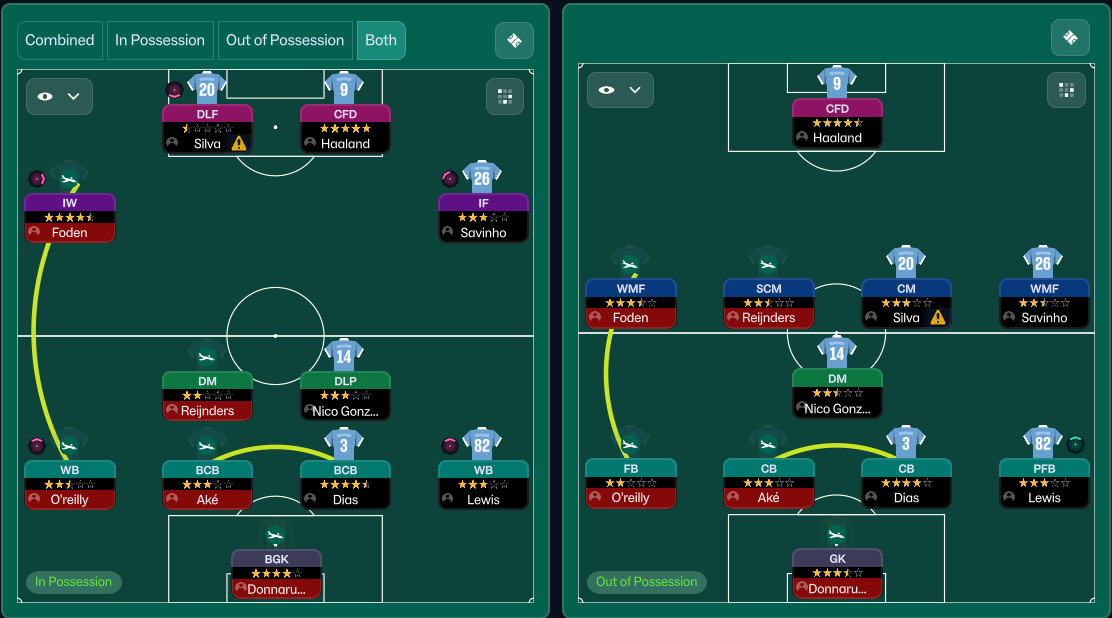Select Haaland's CFD card in possession

tap(345, 129)
